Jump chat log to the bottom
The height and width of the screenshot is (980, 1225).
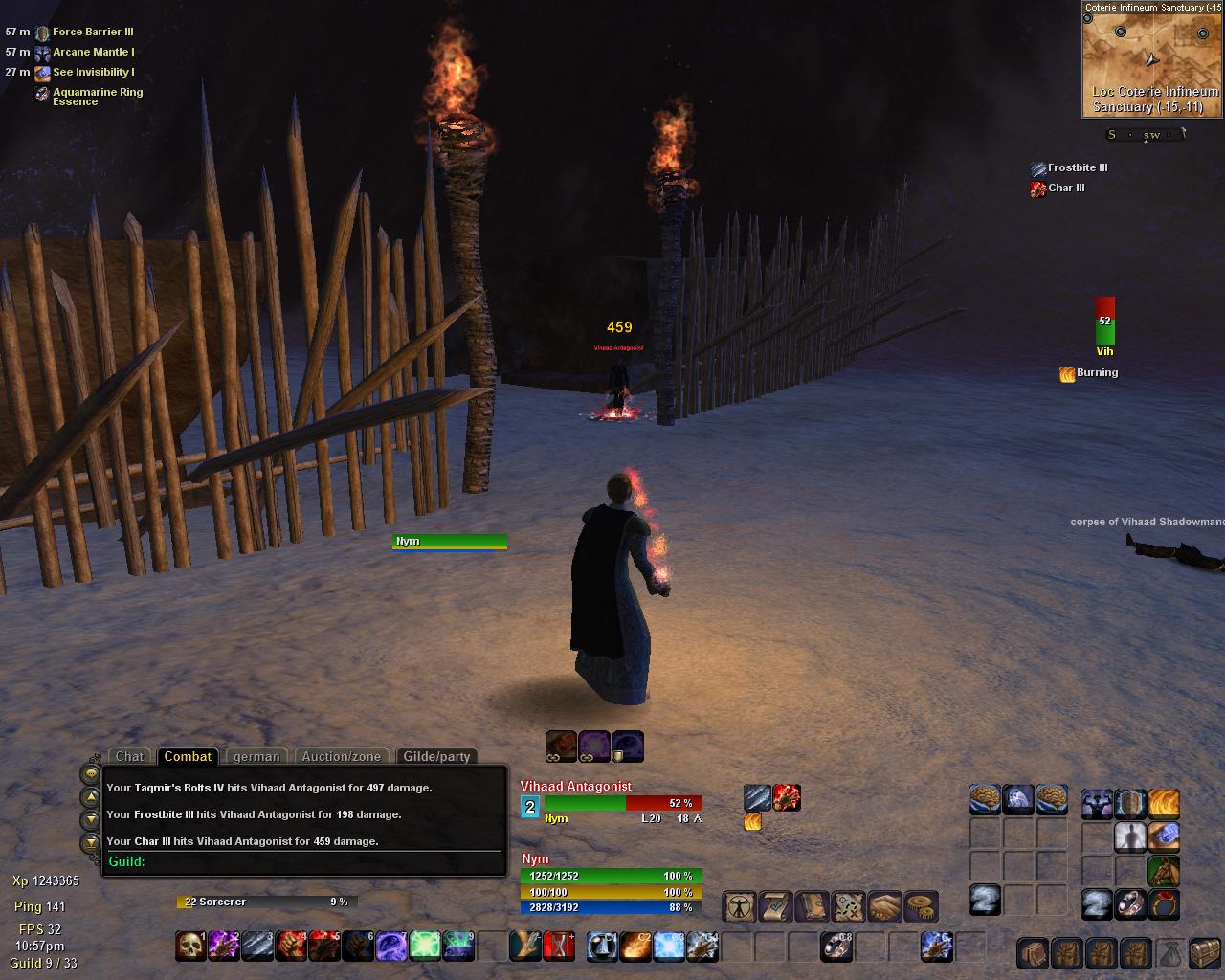[x=90, y=843]
